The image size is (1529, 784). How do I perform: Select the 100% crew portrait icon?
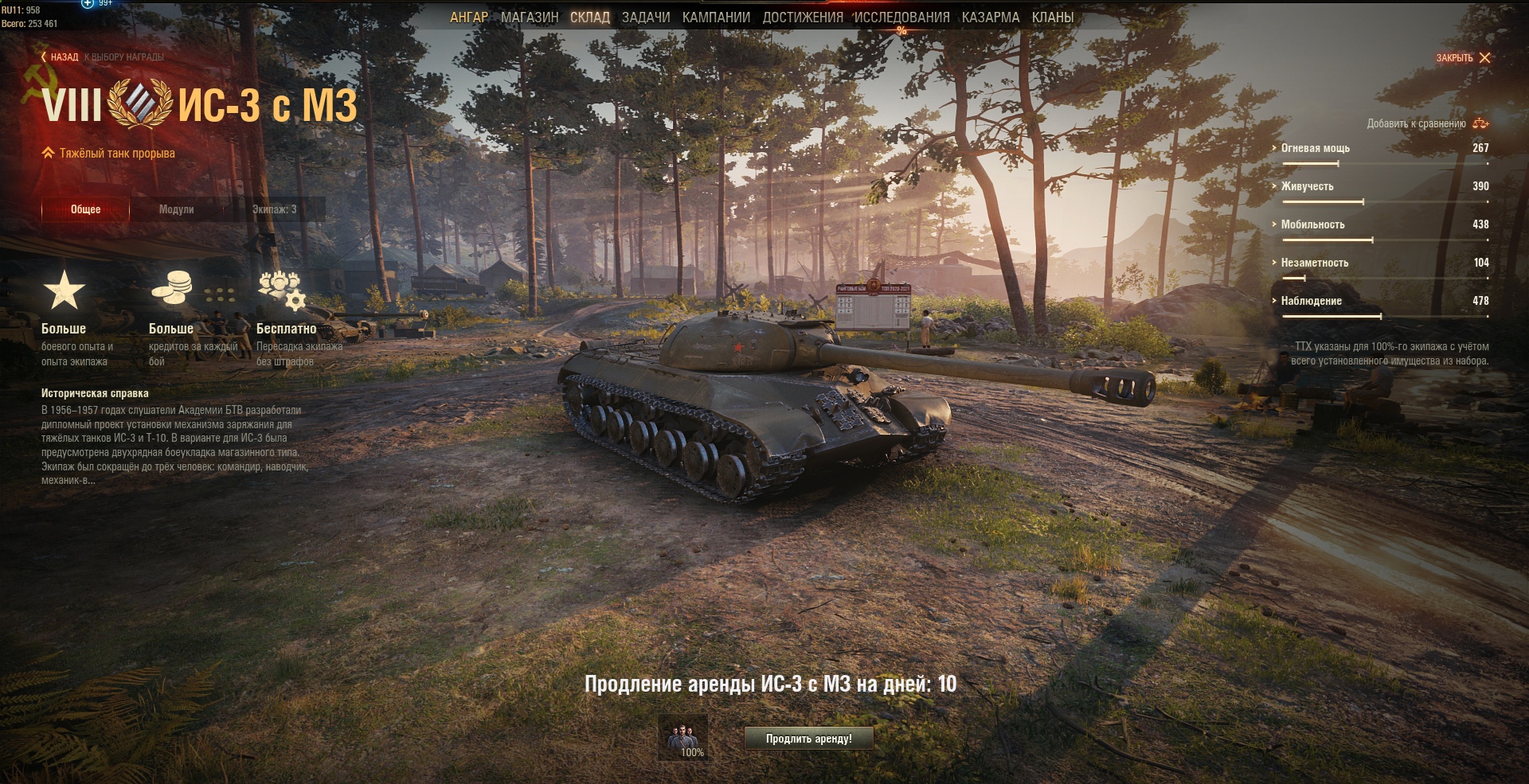(x=682, y=737)
